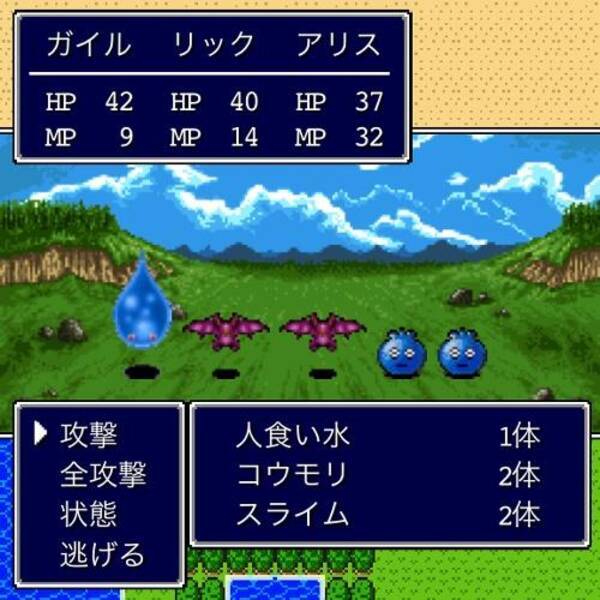Target the スライム enemy group
The image size is (600, 600).
pos(292,514)
